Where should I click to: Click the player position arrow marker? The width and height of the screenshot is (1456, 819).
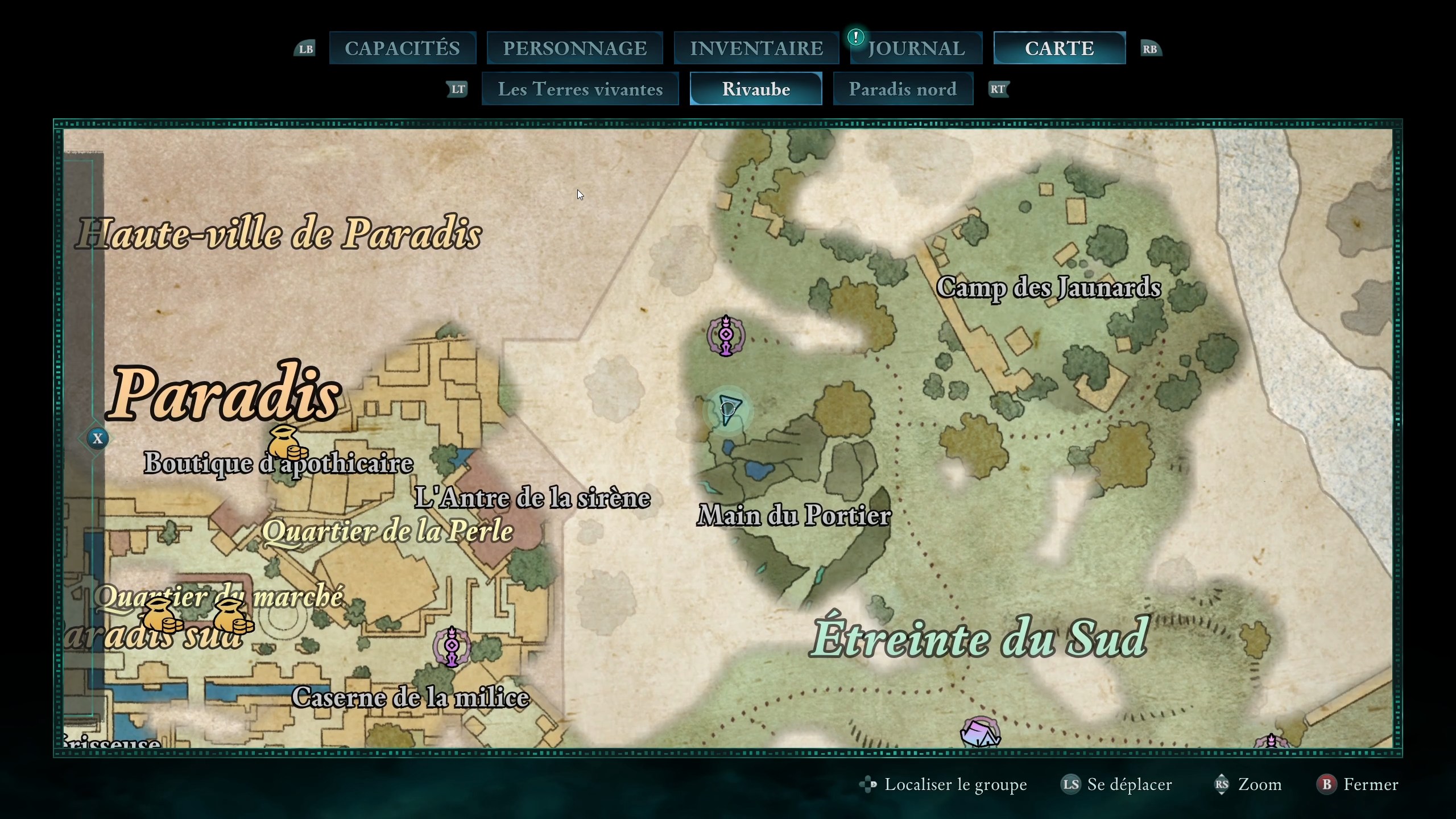point(728,409)
